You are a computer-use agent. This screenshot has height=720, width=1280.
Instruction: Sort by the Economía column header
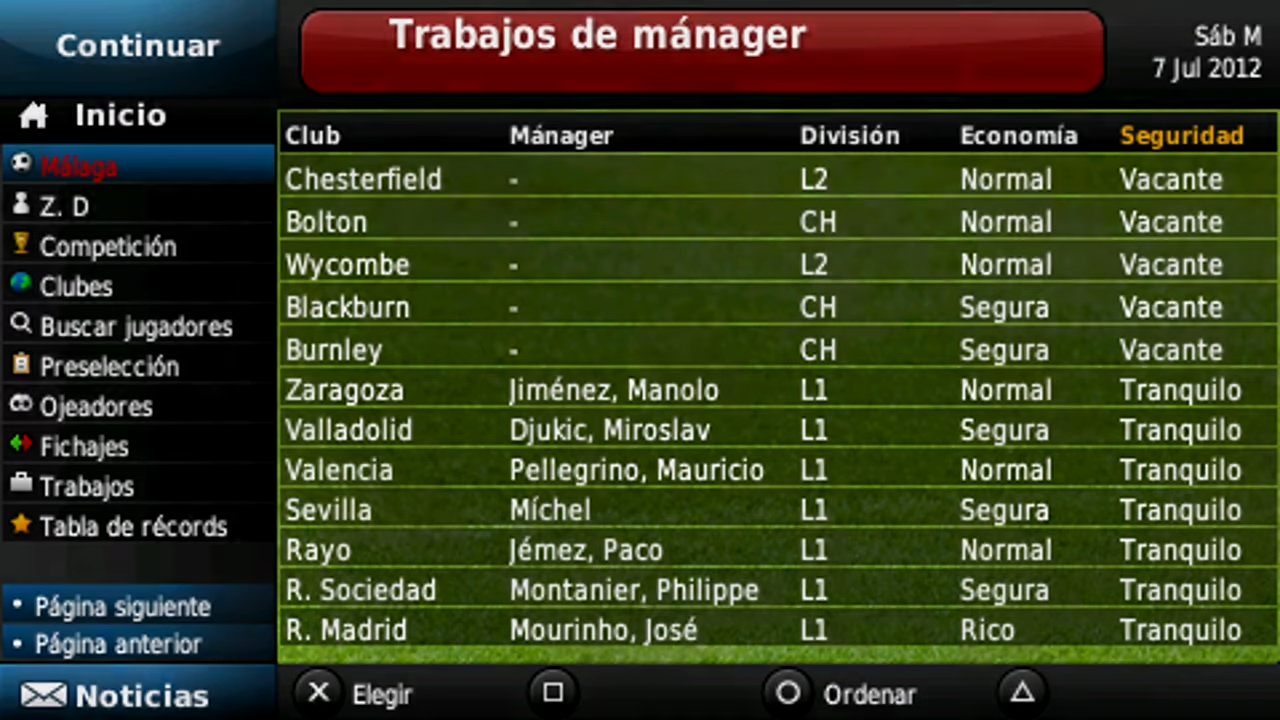tap(1018, 135)
